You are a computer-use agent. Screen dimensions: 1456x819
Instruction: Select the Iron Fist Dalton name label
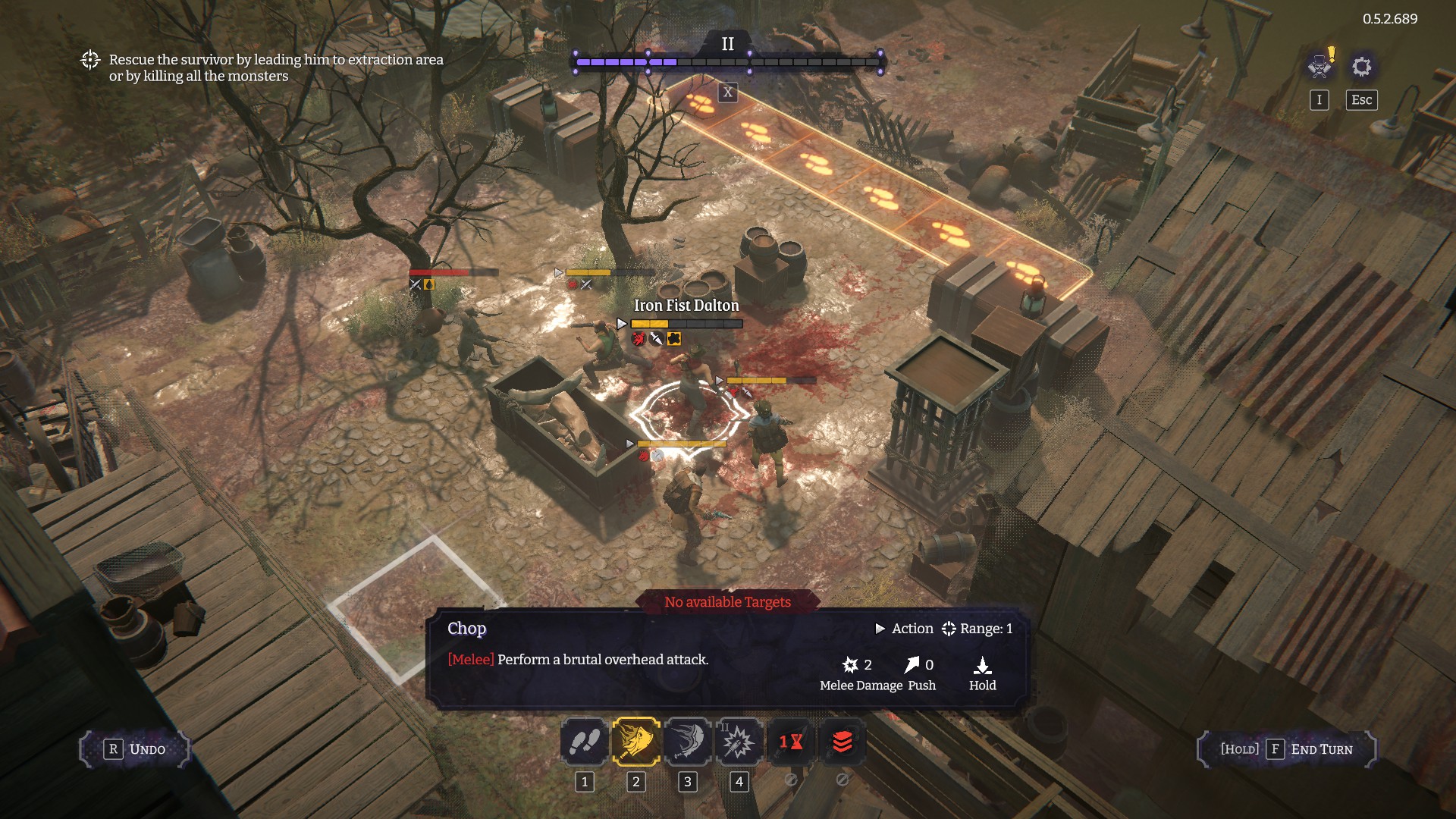685,305
